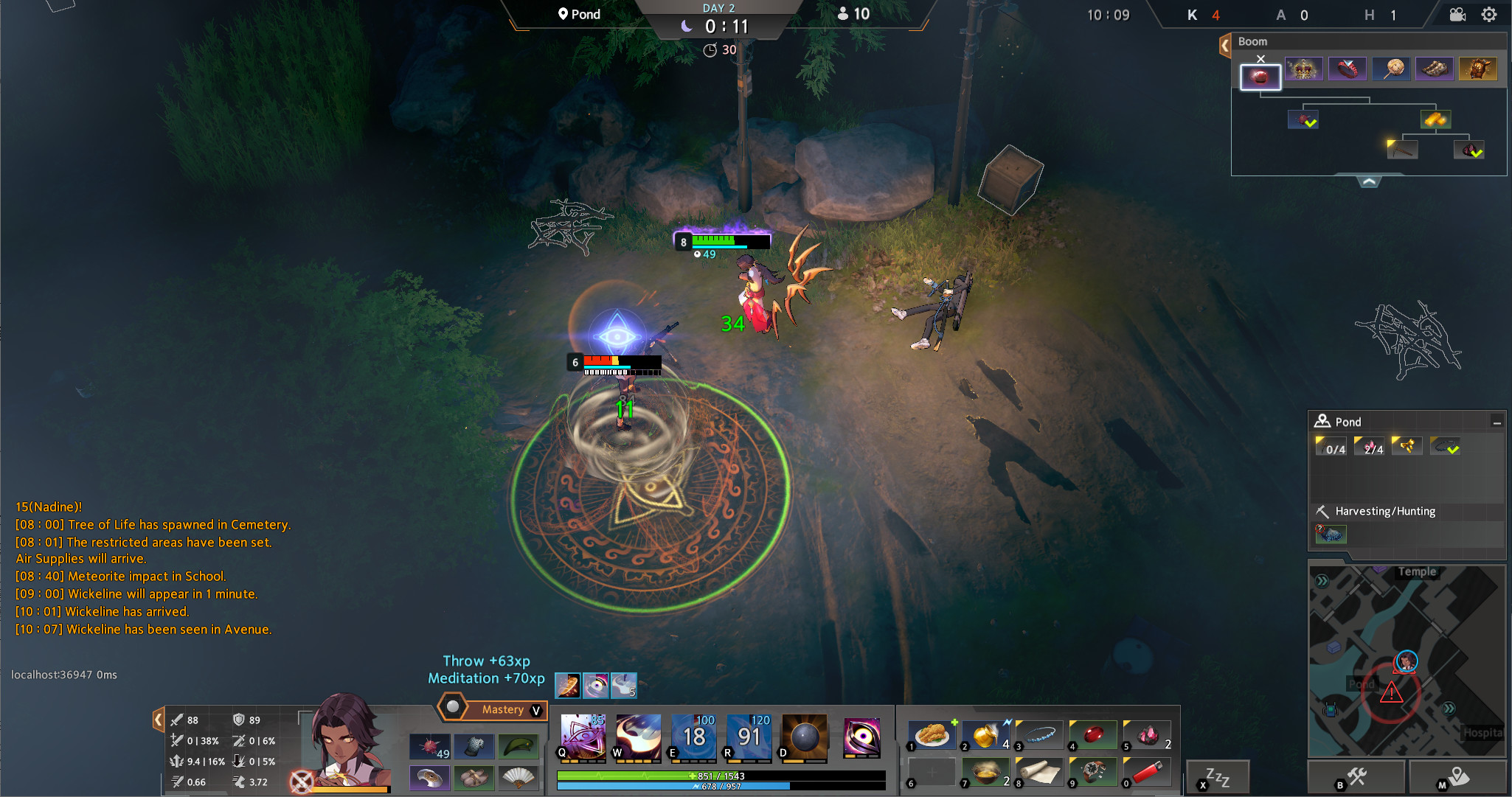Image resolution: width=1512 pixels, height=797 pixels.
Task: Click the Pond location on the minimap
Action: [x=1363, y=684]
